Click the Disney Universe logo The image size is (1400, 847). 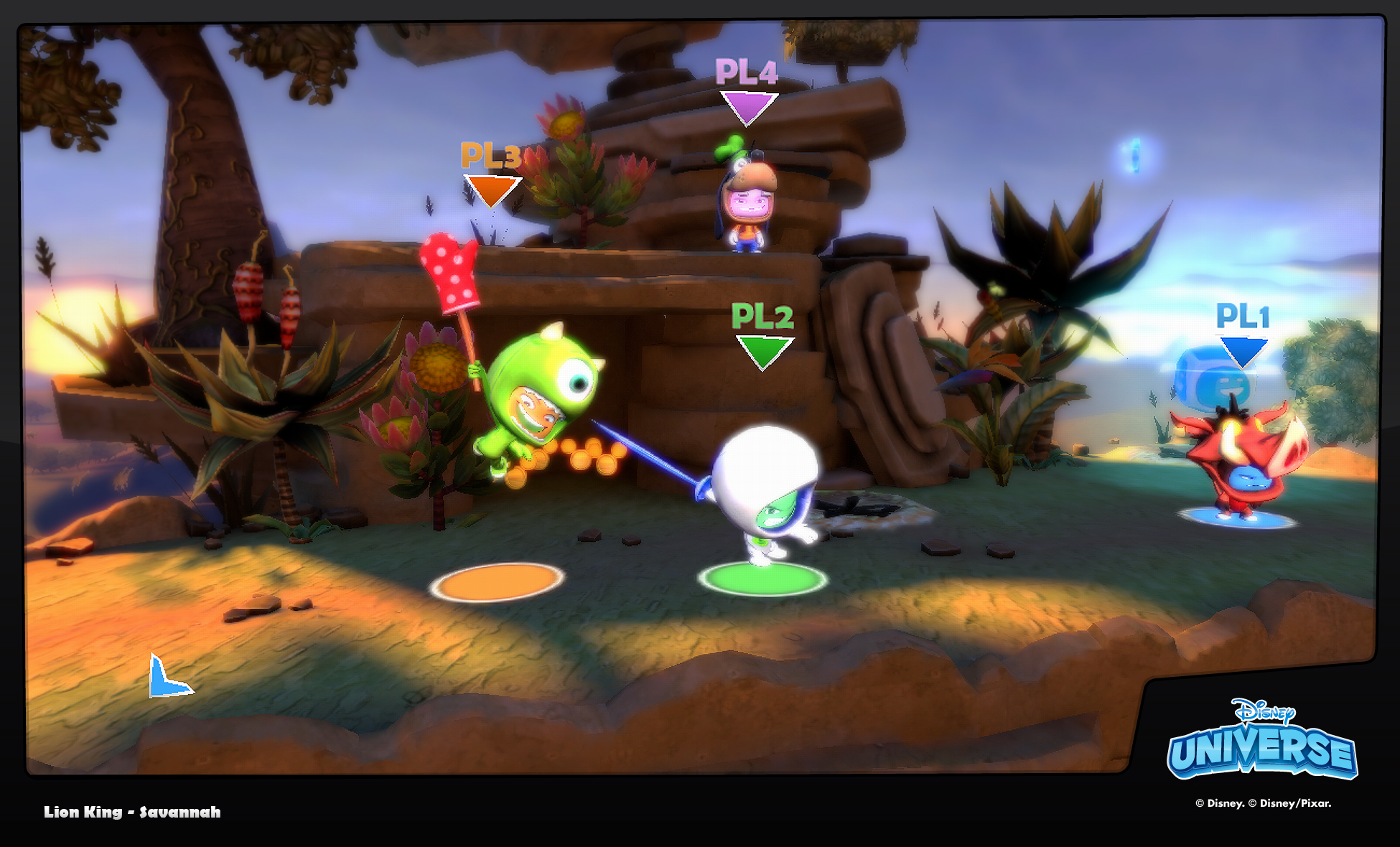click(1262, 740)
